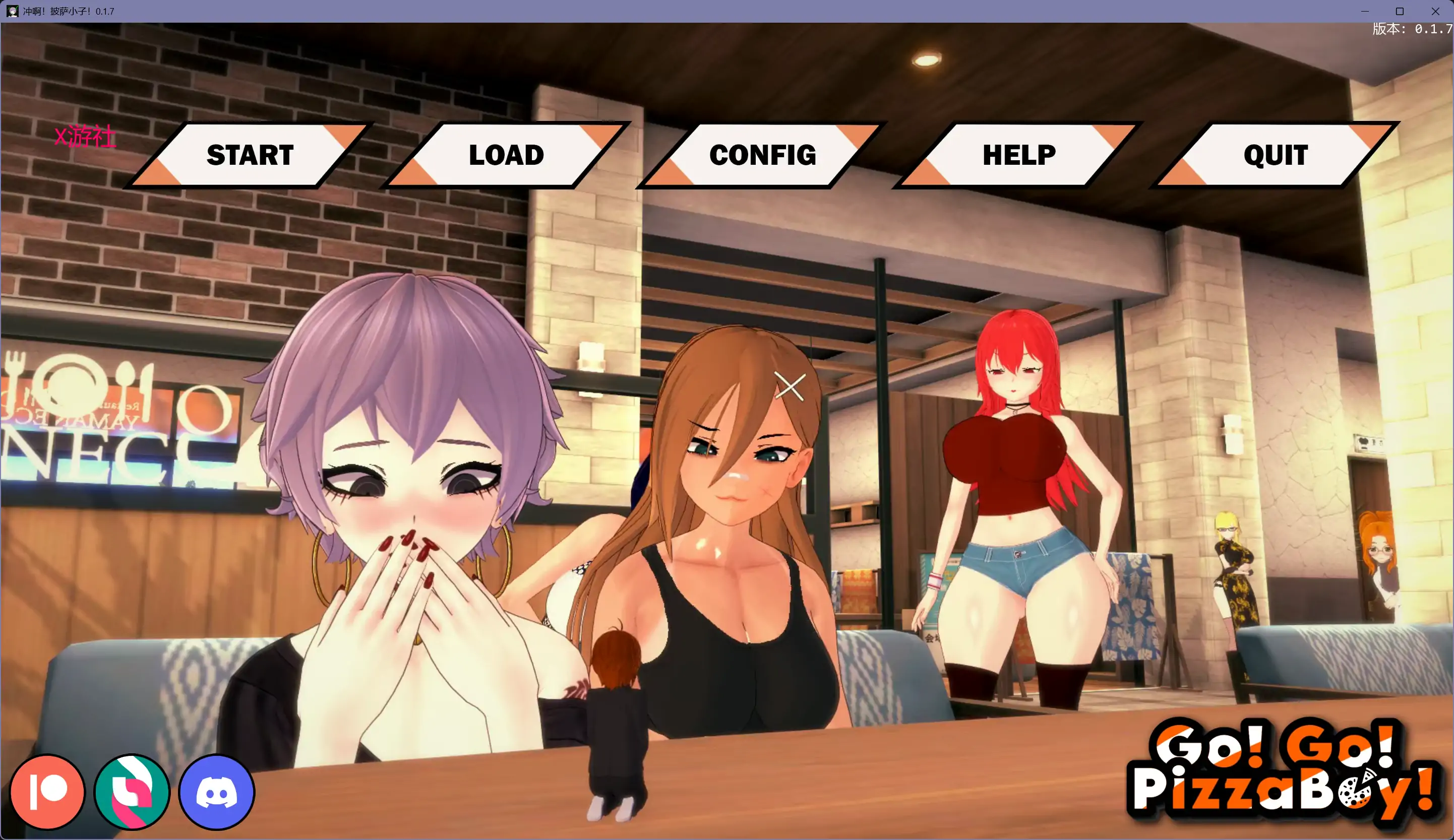Open the LOAD save screen
This screenshot has width=1454, height=840.
[x=506, y=155]
